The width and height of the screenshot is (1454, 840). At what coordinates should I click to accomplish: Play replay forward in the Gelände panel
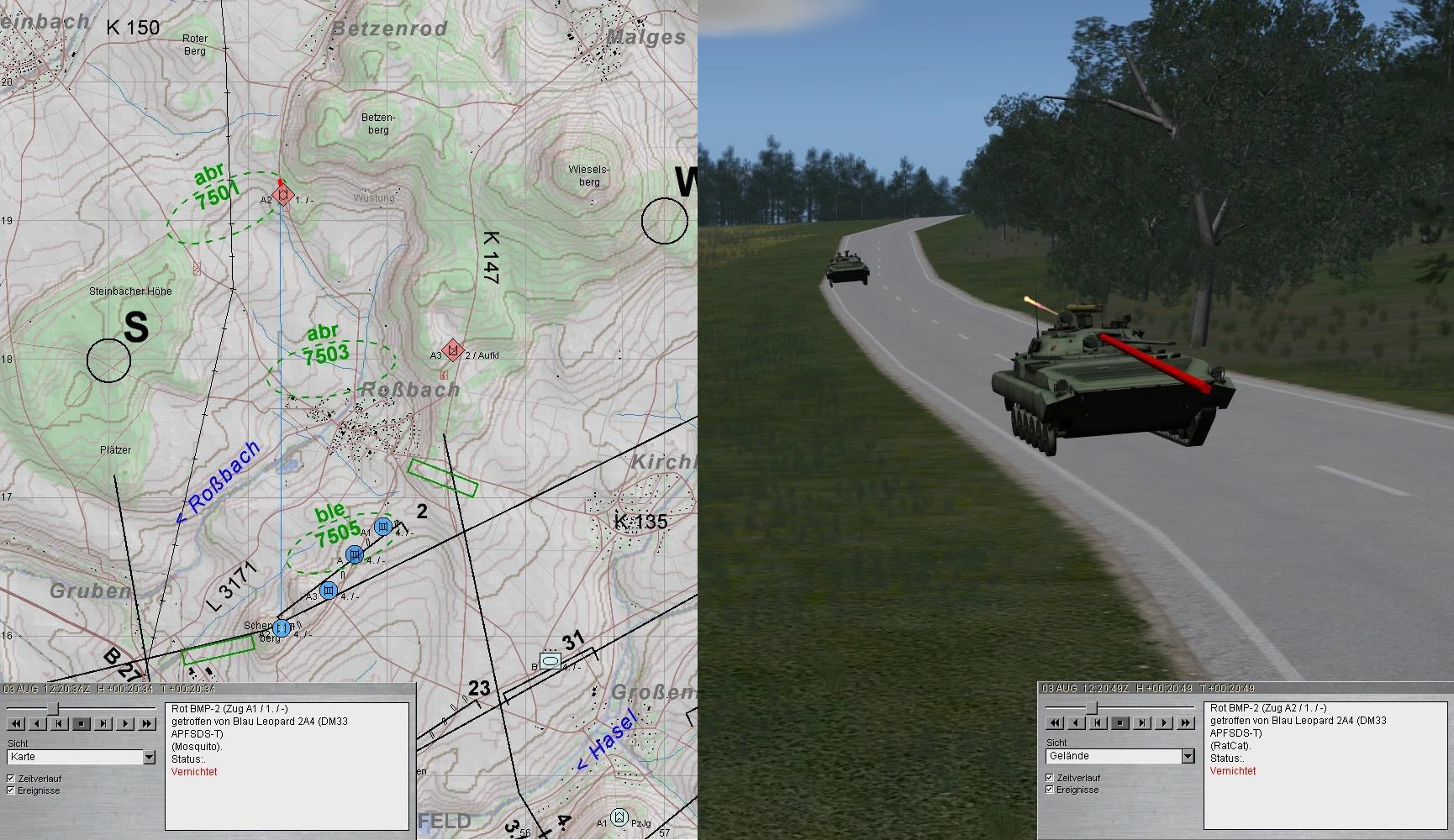[1164, 722]
